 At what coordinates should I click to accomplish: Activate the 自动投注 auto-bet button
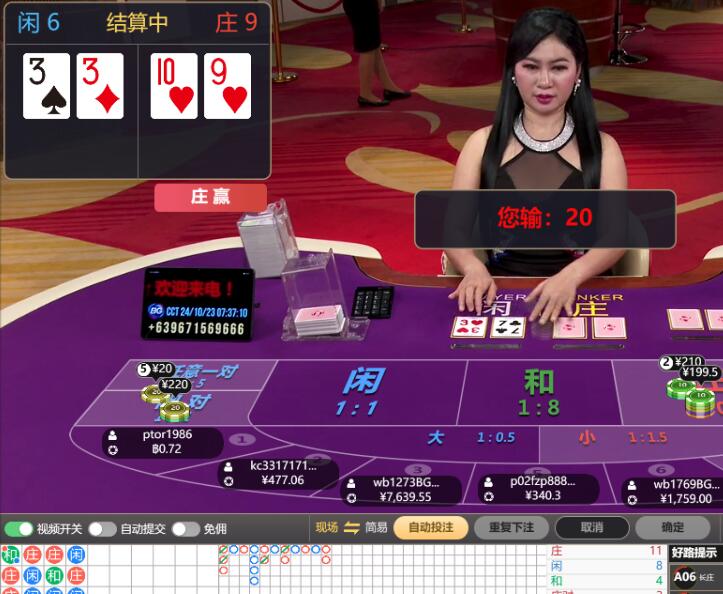coord(430,527)
